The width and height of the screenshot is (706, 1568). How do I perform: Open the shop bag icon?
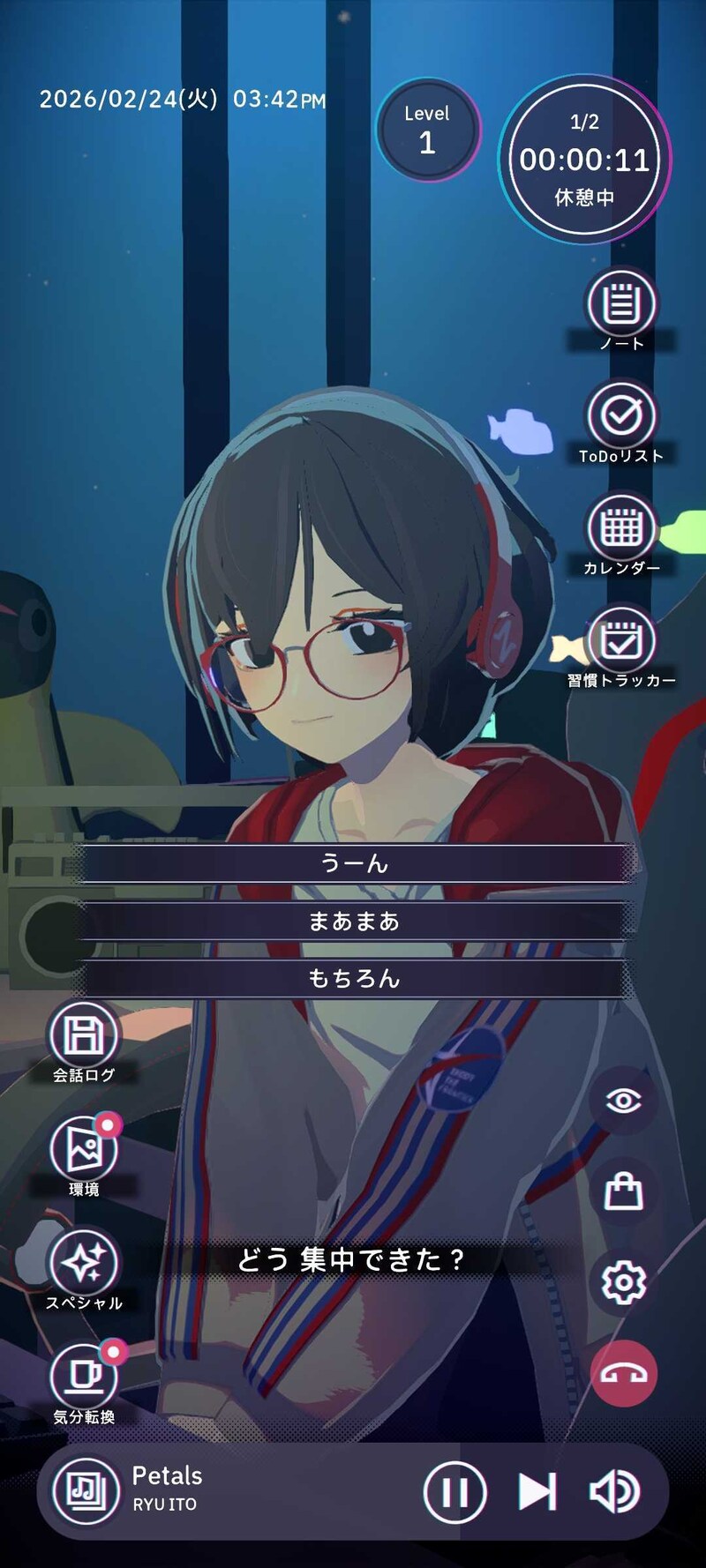click(623, 1191)
